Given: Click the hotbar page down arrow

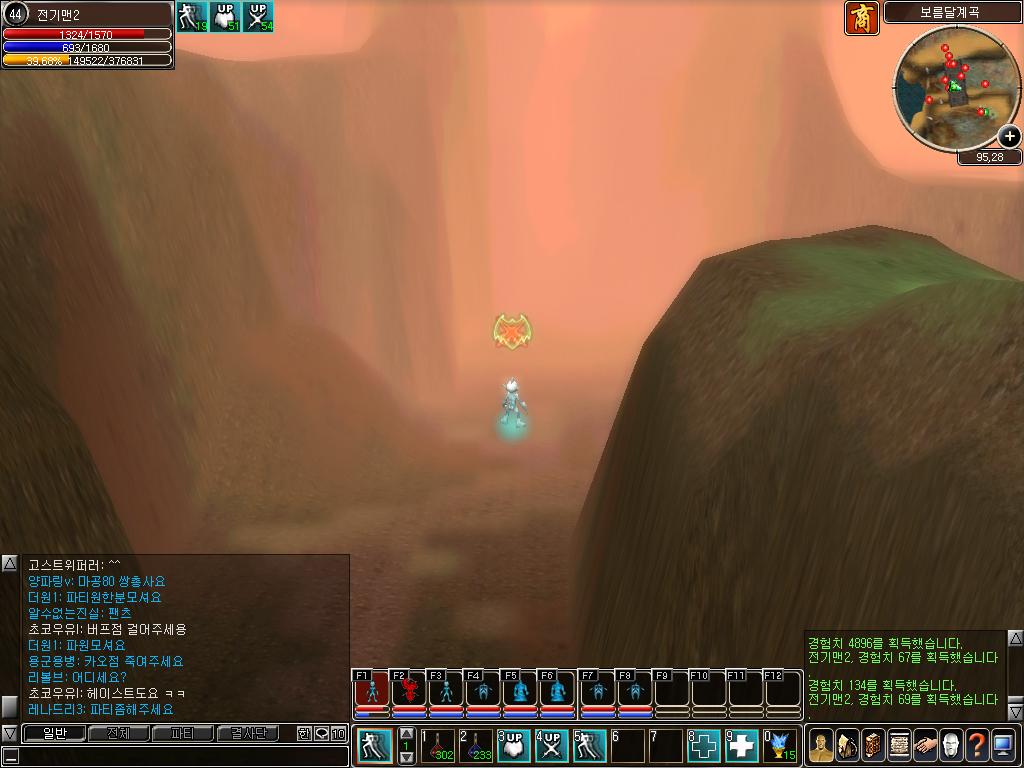Looking at the screenshot, I should (x=407, y=758).
